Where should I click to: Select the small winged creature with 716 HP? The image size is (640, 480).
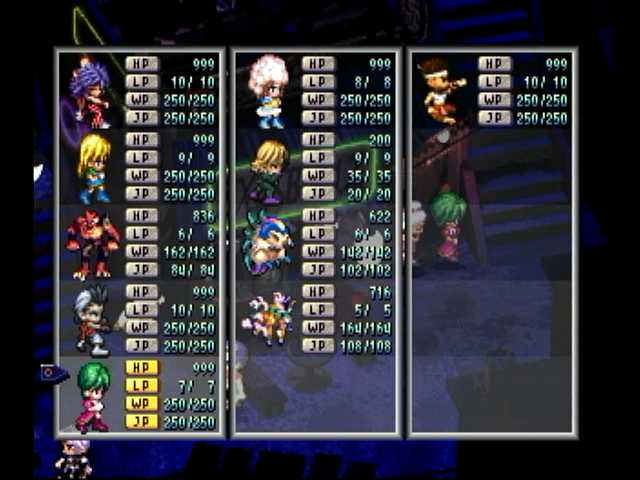tap(267, 320)
